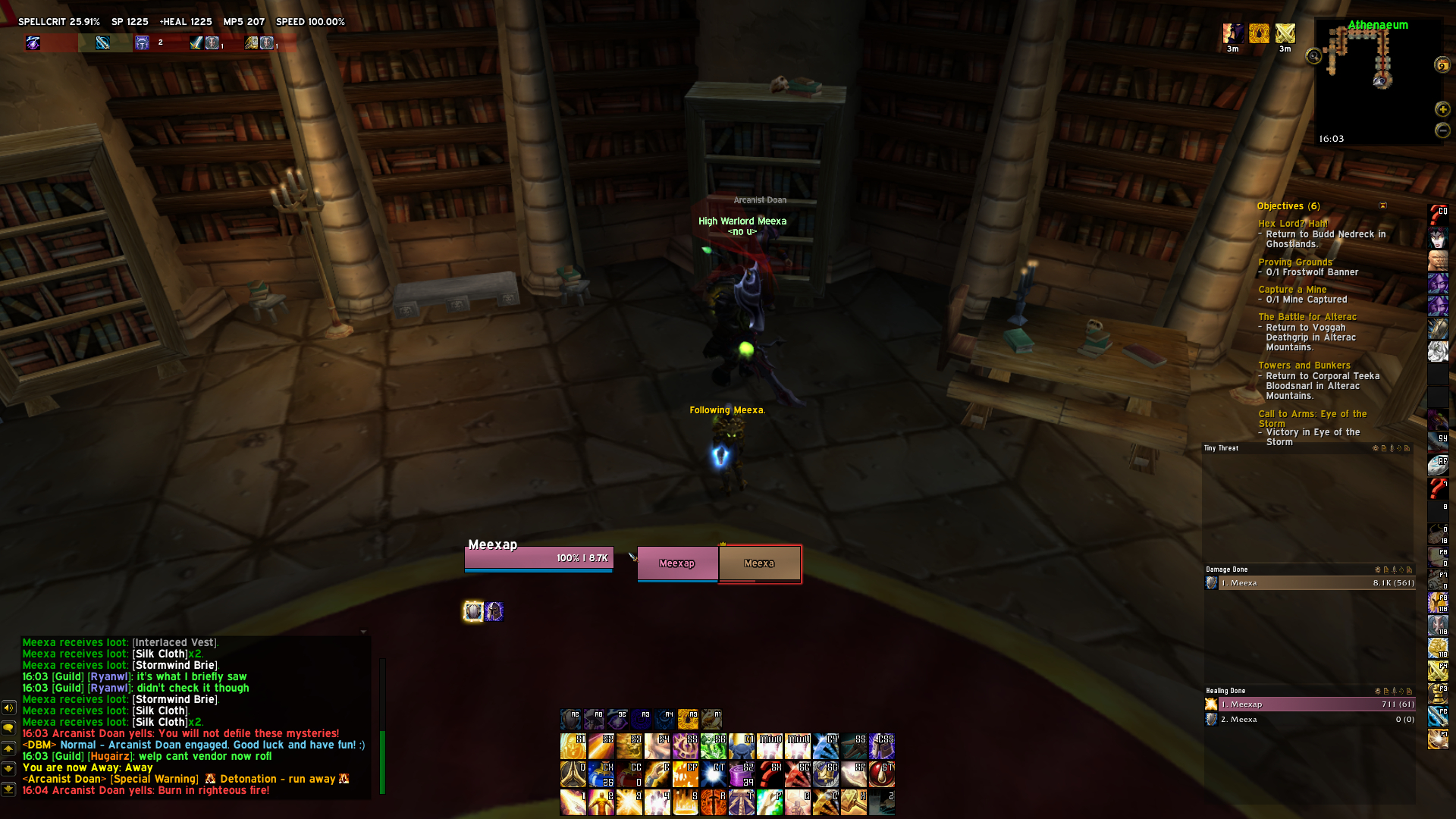Viewport: 1456px width, 819px height.
Task: Open the calendar button on the minimap
Action: pos(1442,65)
